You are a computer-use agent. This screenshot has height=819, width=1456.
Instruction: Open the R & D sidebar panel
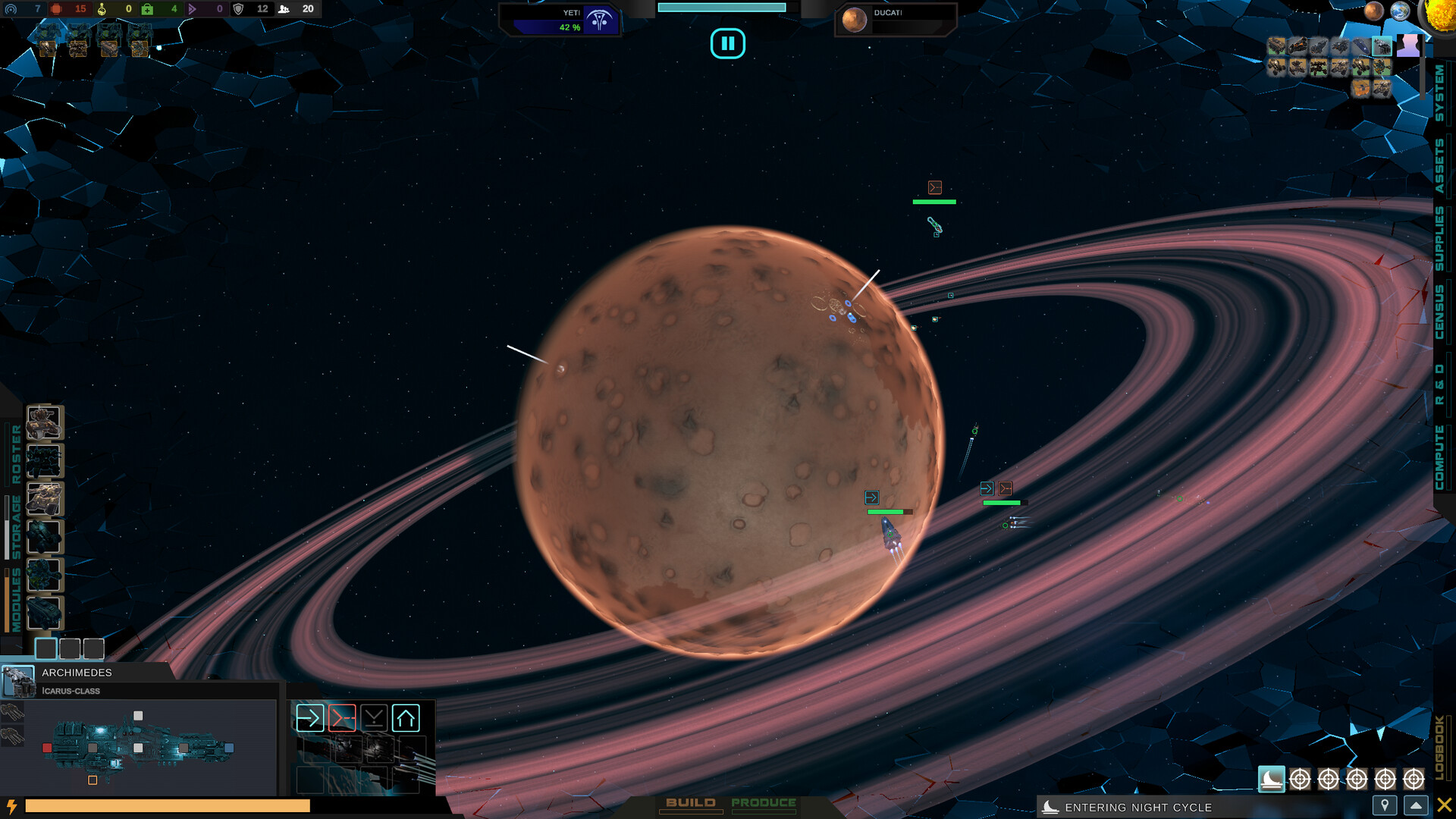(1439, 383)
